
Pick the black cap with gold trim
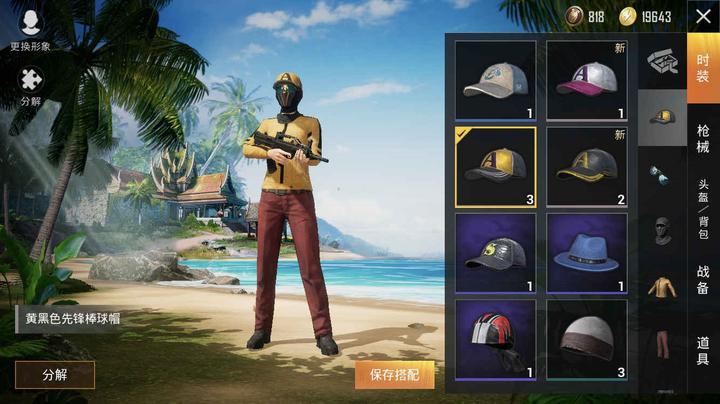(x=586, y=166)
